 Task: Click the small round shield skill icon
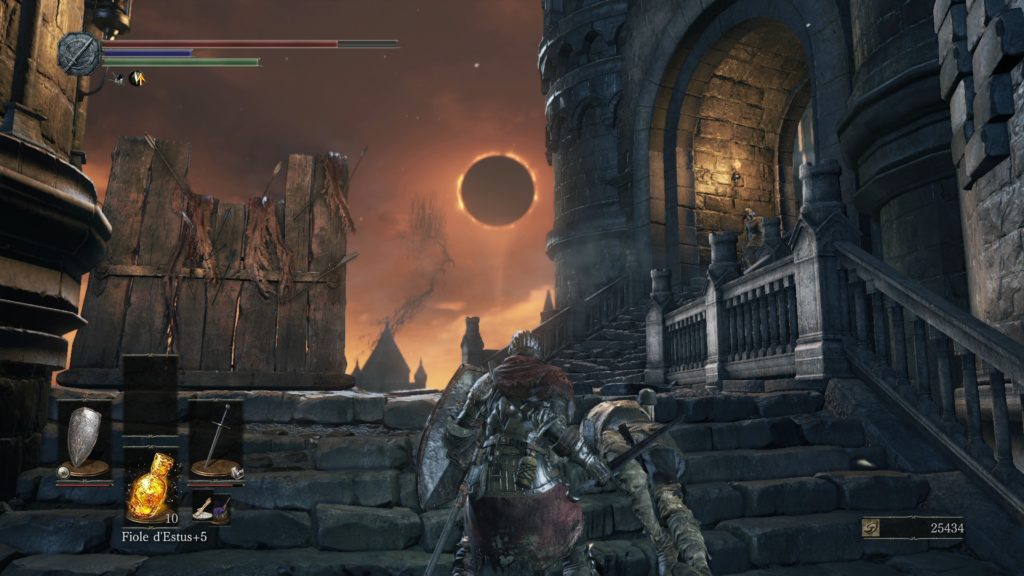point(63,471)
